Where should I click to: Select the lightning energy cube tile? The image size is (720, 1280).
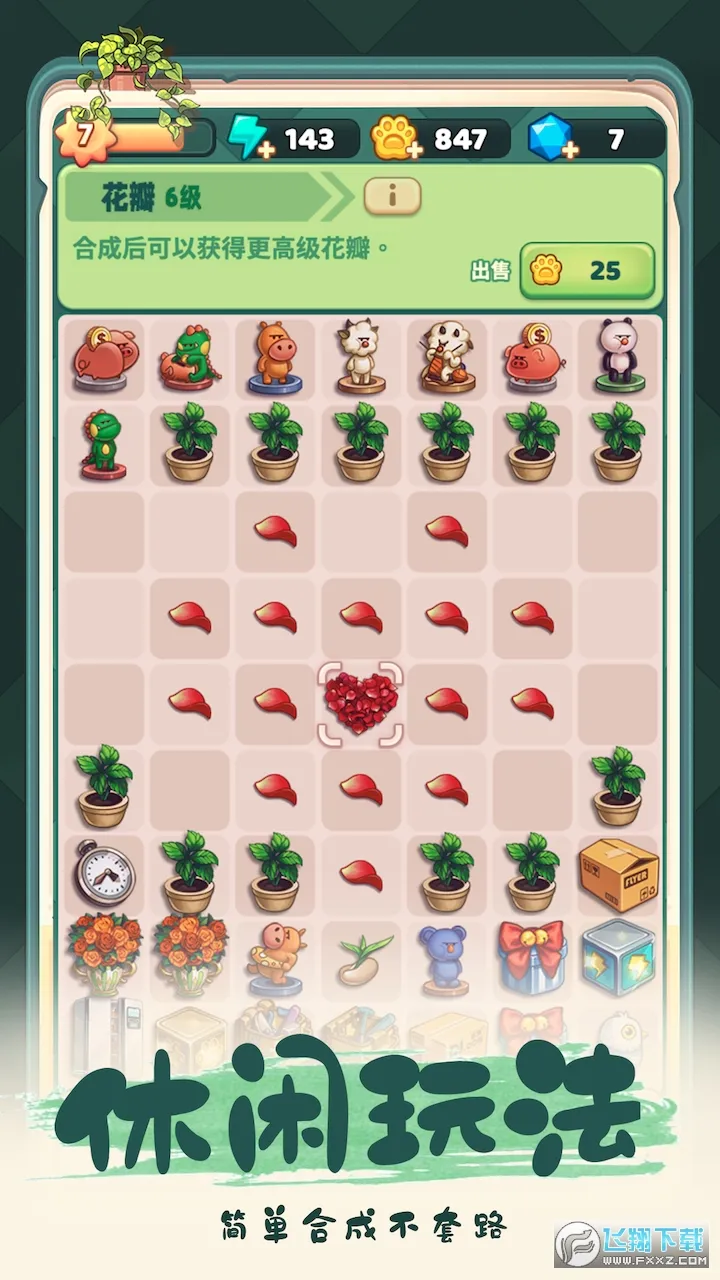click(x=618, y=957)
